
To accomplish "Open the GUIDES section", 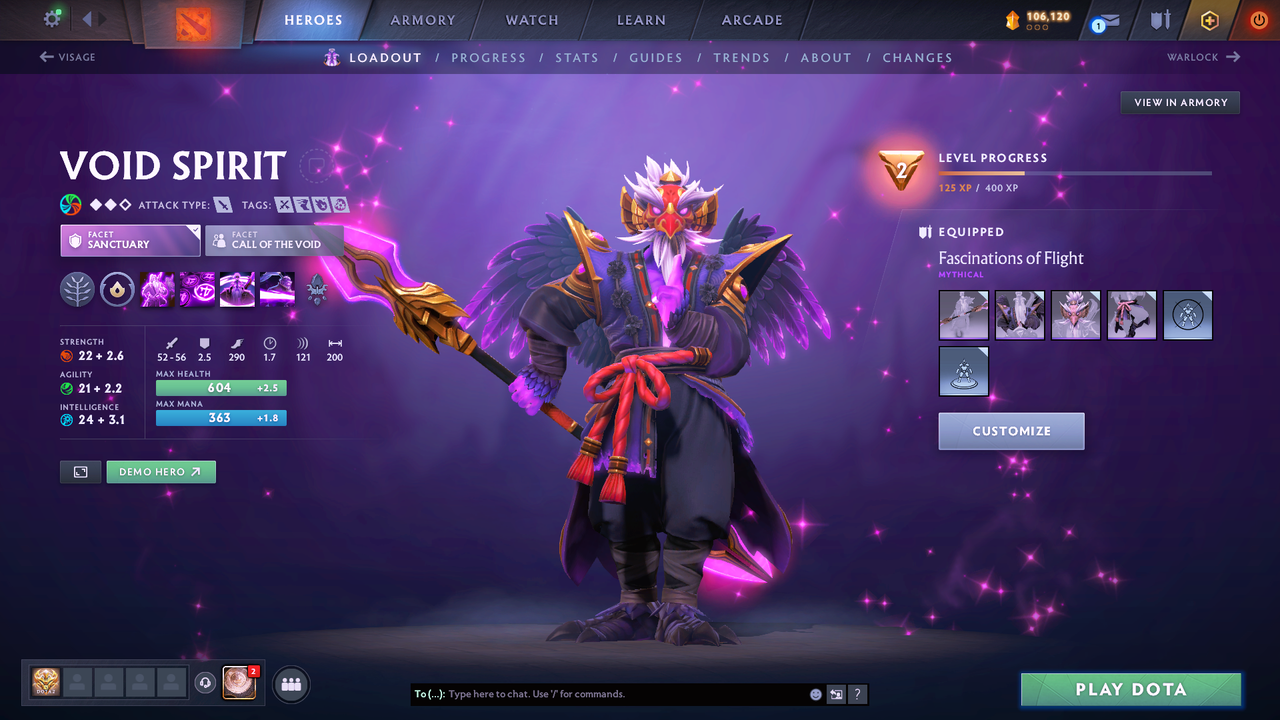I will tap(656, 57).
